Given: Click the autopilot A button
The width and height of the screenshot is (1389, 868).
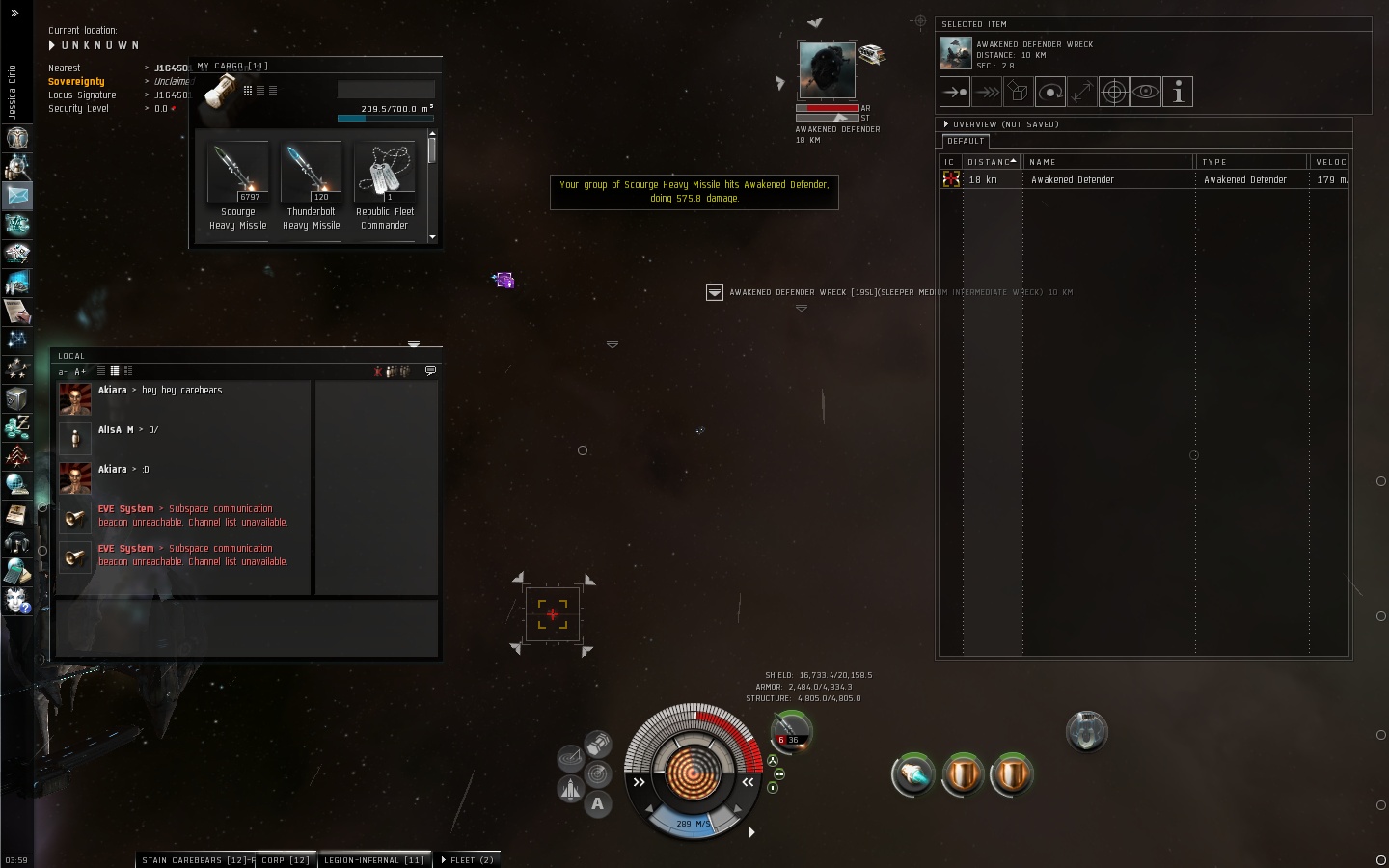Looking at the screenshot, I should [598, 803].
